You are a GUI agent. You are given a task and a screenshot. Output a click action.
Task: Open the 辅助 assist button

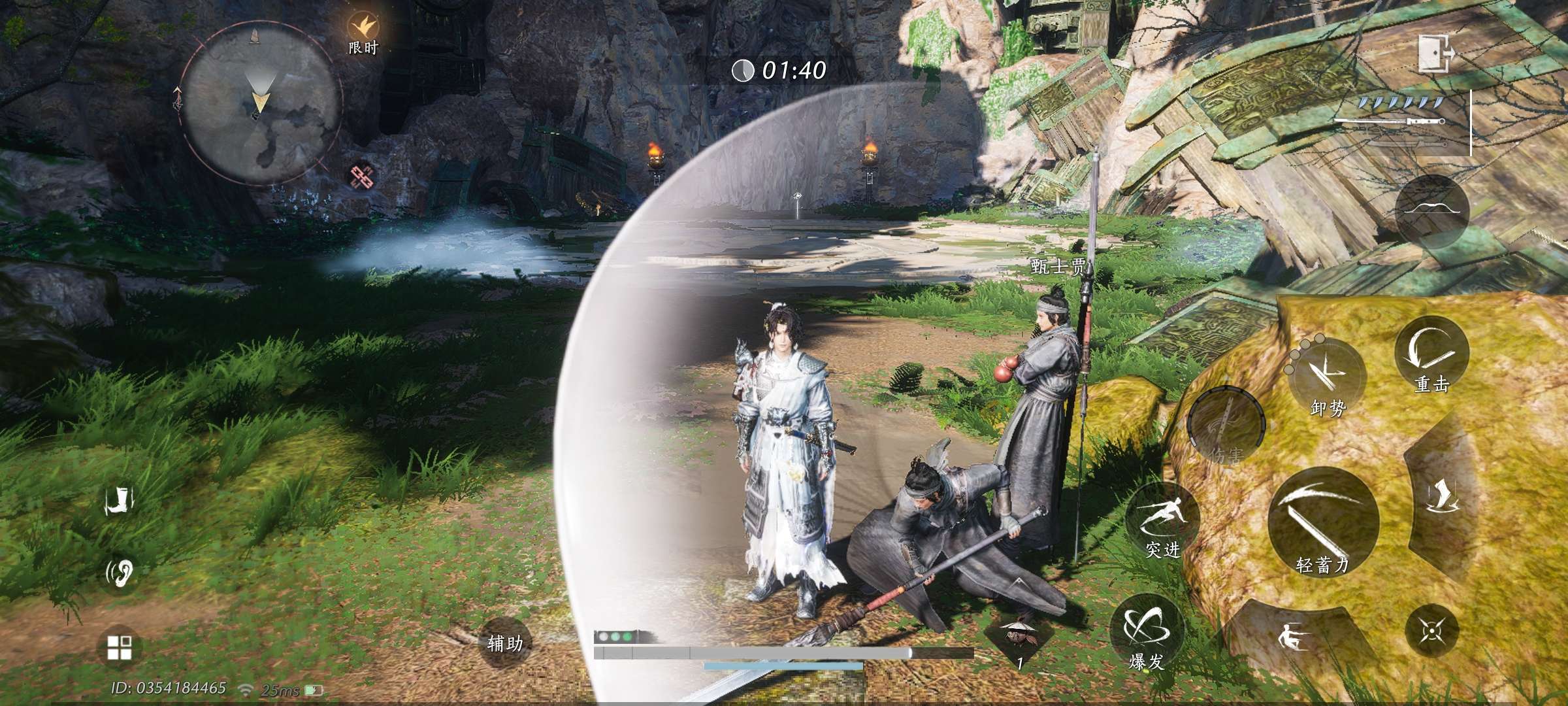[505, 643]
